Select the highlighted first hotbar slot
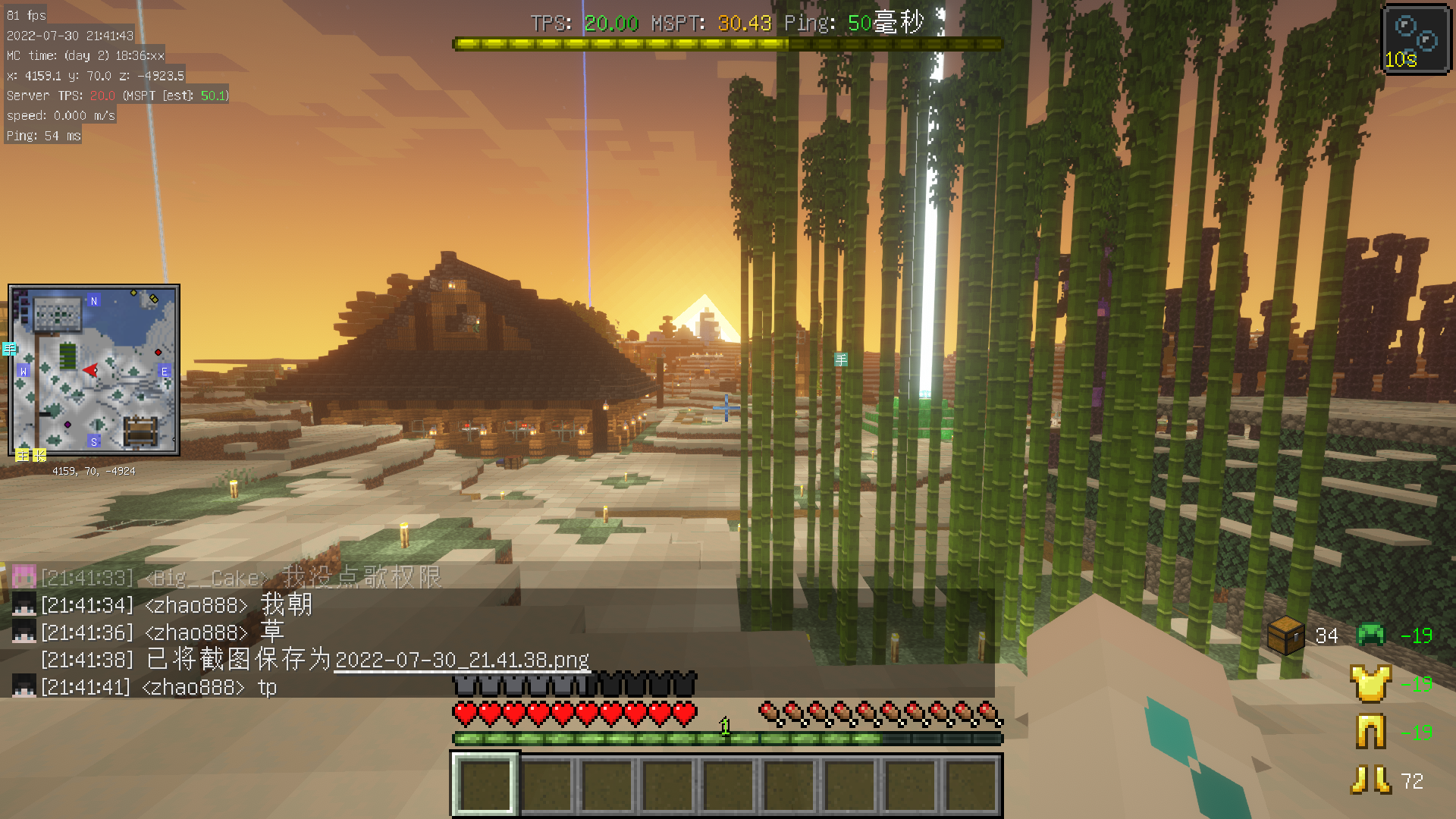1456x819 pixels. point(485,785)
